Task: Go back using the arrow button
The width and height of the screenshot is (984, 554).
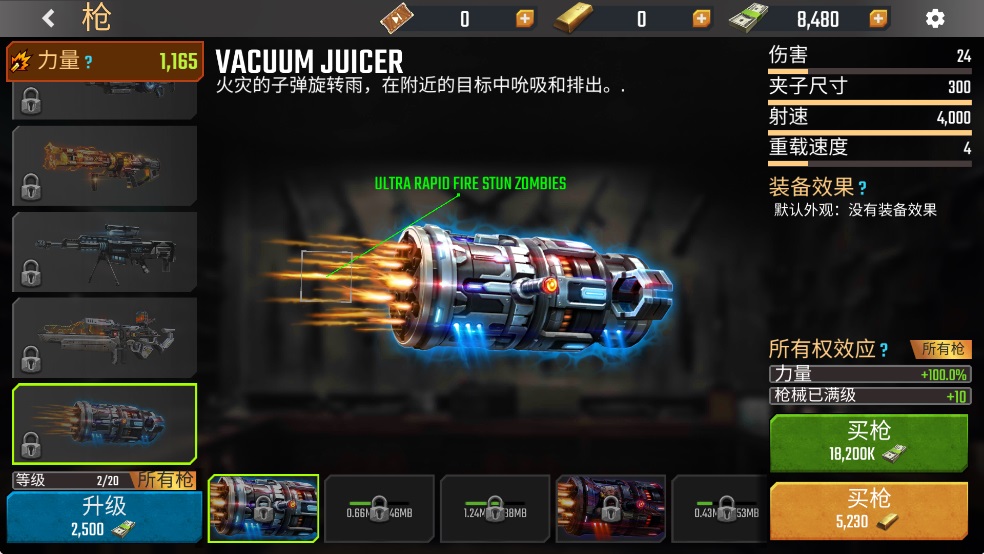Action: [49, 18]
